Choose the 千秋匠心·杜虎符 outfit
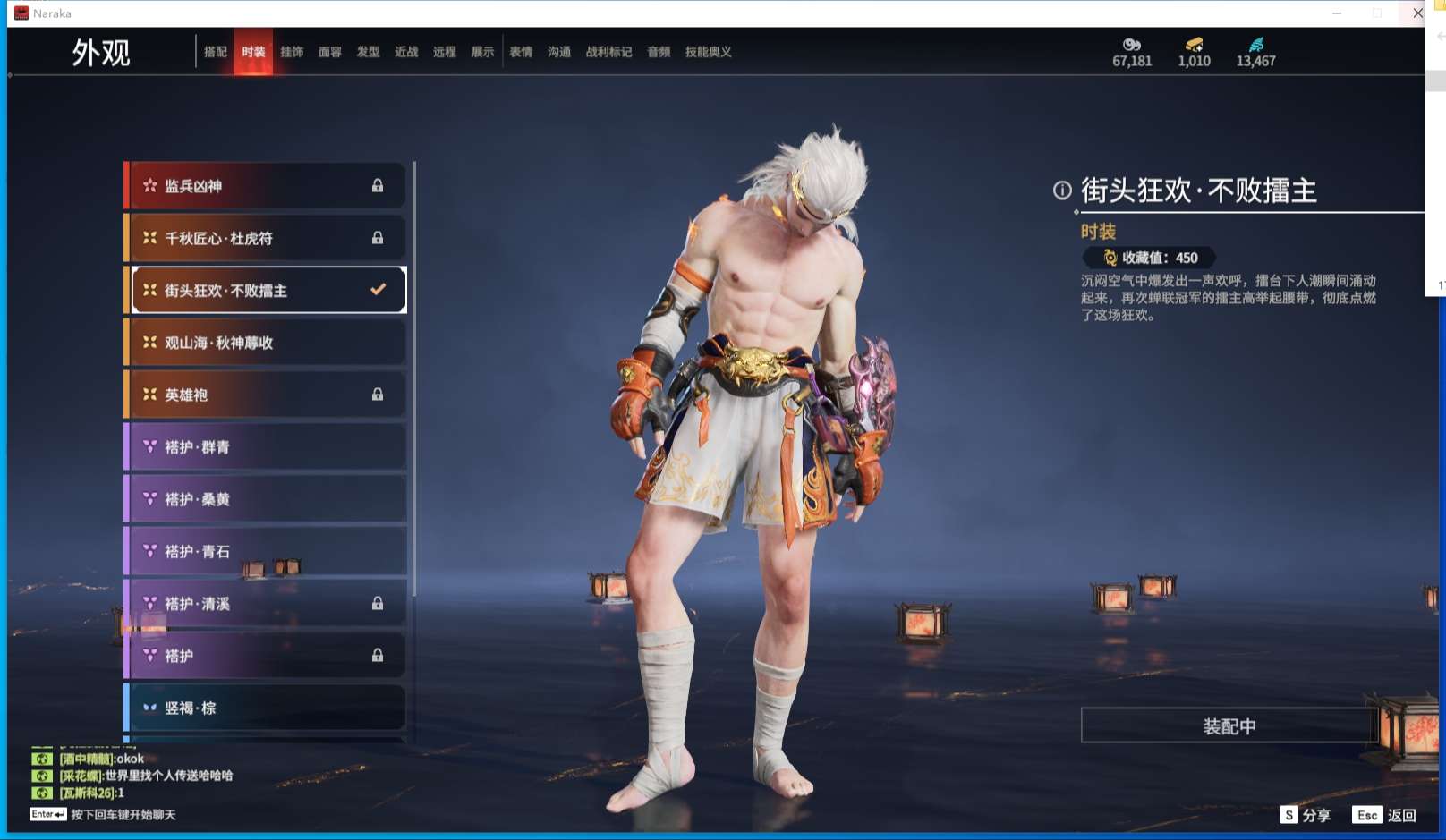The image size is (1446, 840). pos(266,238)
